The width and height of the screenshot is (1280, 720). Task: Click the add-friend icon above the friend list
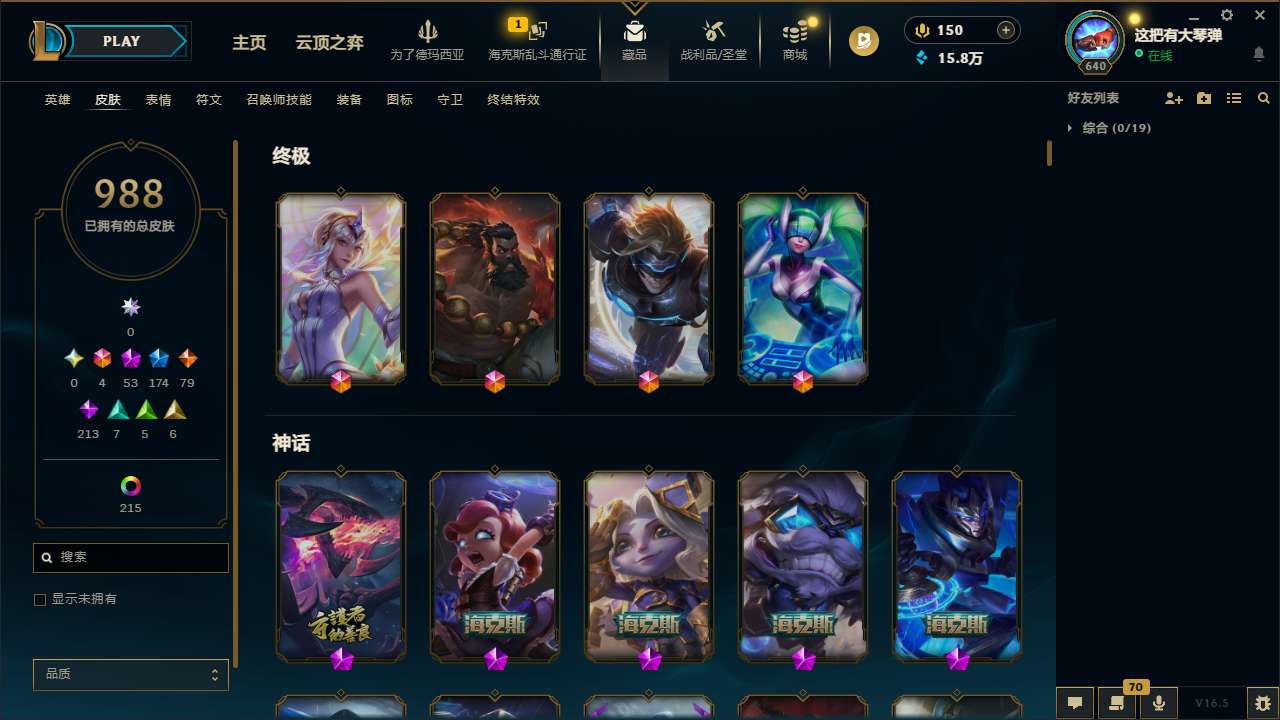tap(1172, 98)
